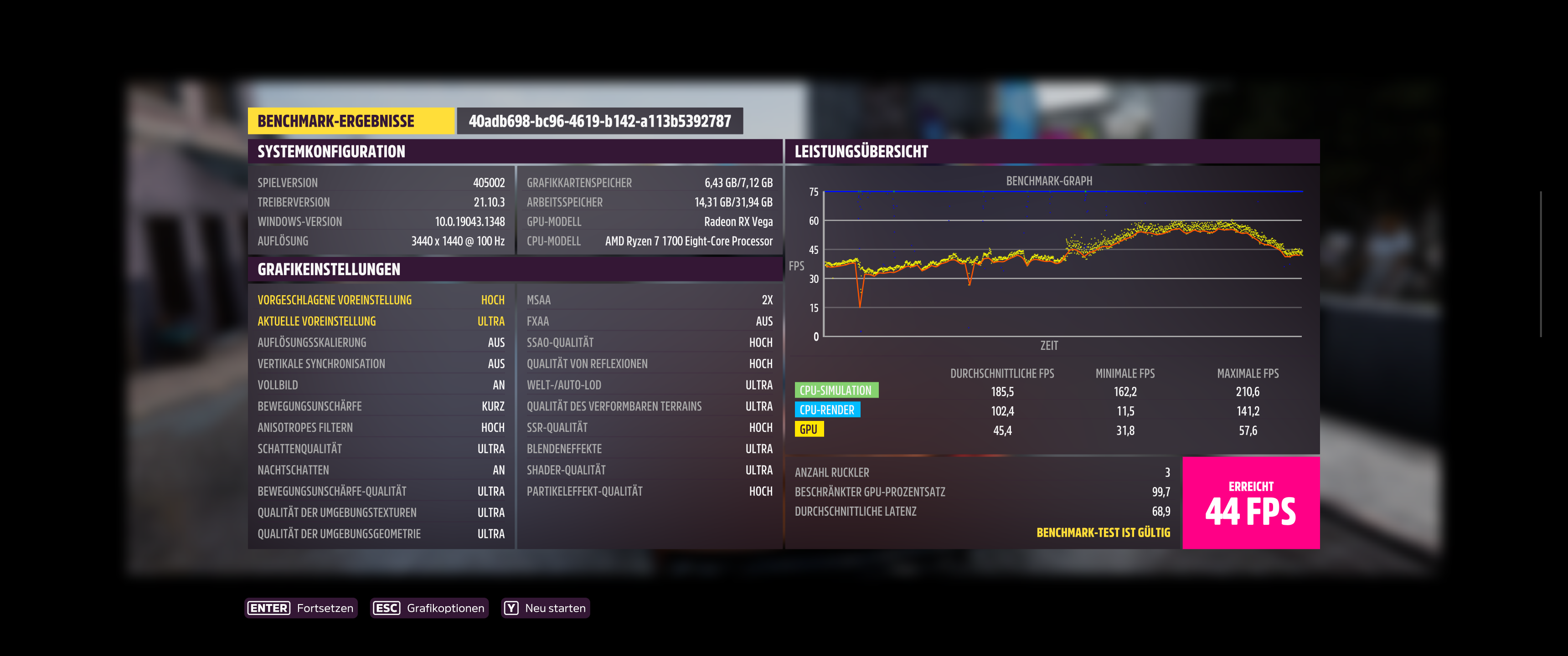Toggle the VOLLBILD setting
Screen dimensions: 1568x656
pos(382,384)
